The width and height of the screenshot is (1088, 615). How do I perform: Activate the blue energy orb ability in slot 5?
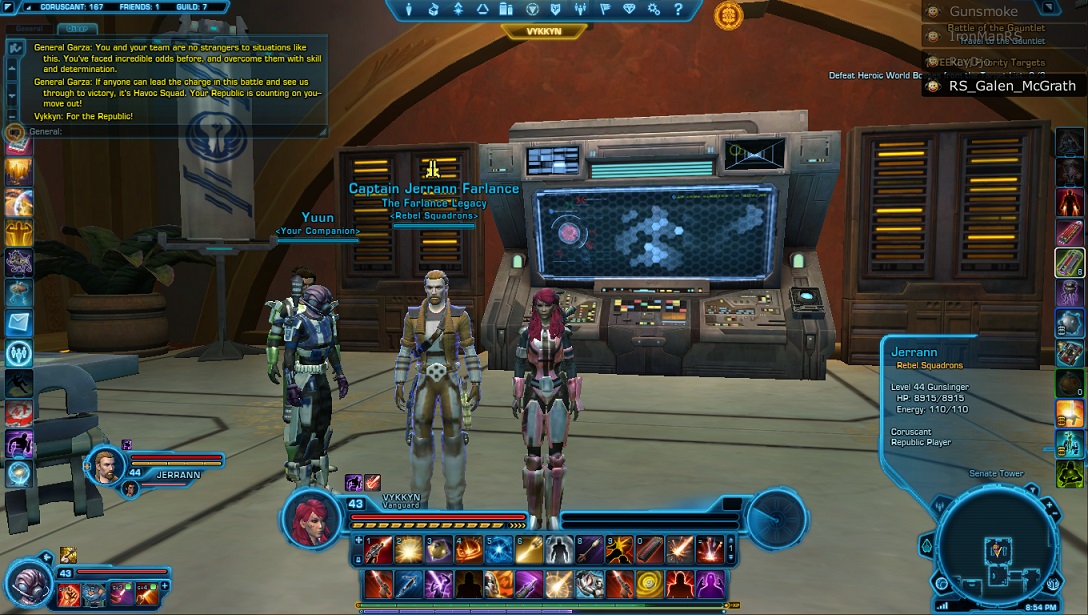pos(499,549)
